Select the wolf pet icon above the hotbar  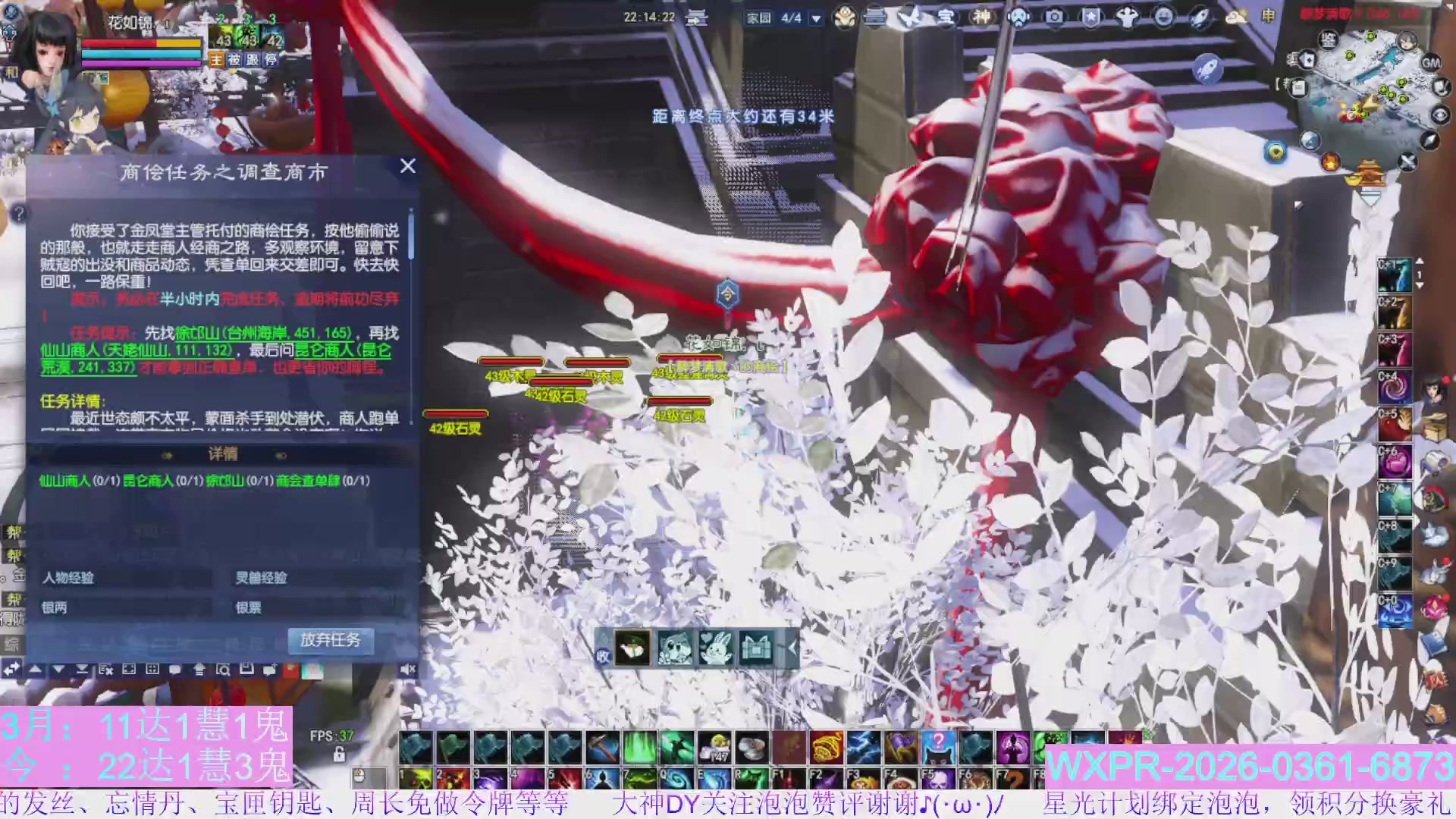[x=675, y=648]
